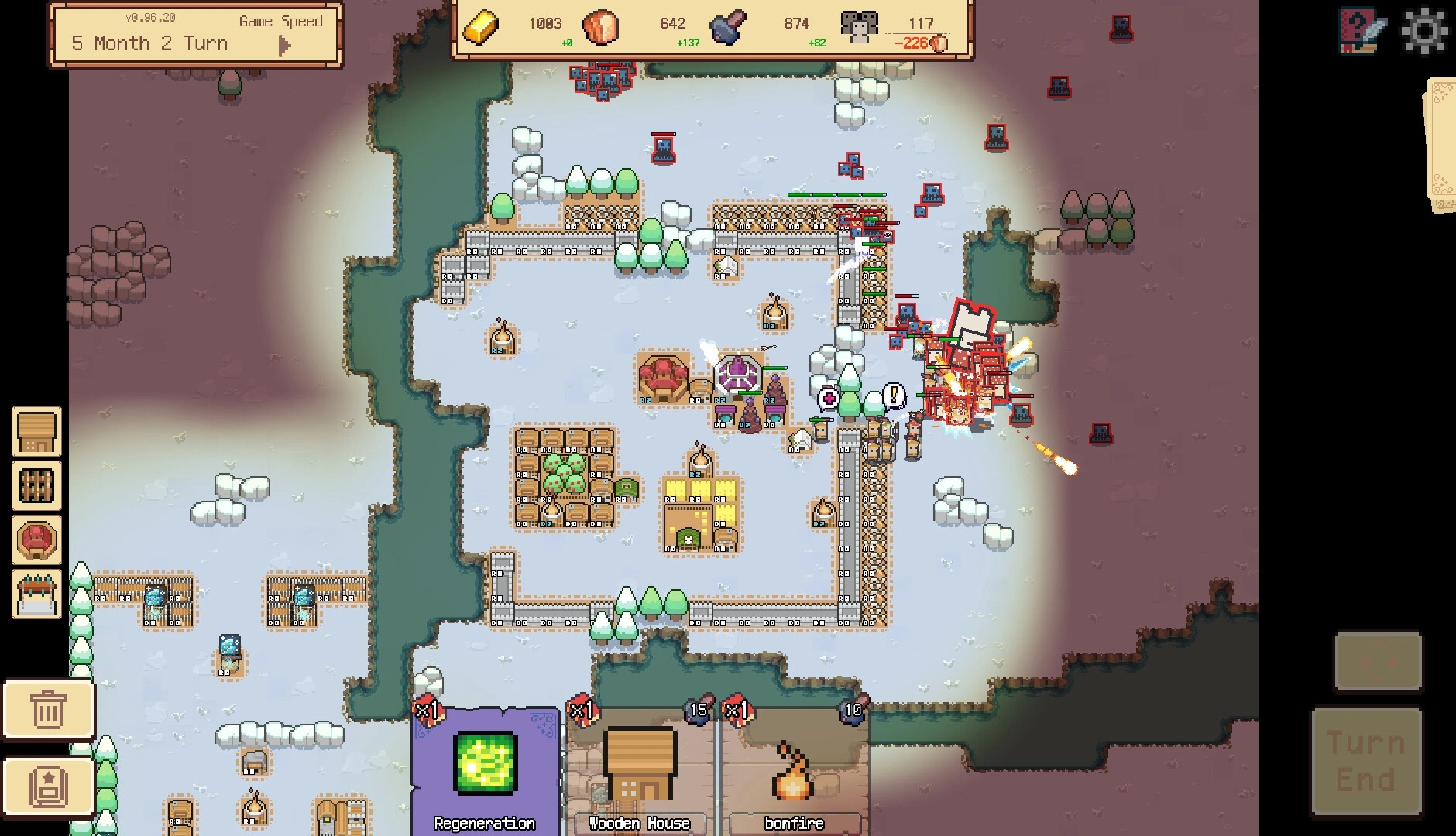The width and height of the screenshot is (1456, 836).
Task: Click the Game Speed play arrow
Action: pos(284,46)
